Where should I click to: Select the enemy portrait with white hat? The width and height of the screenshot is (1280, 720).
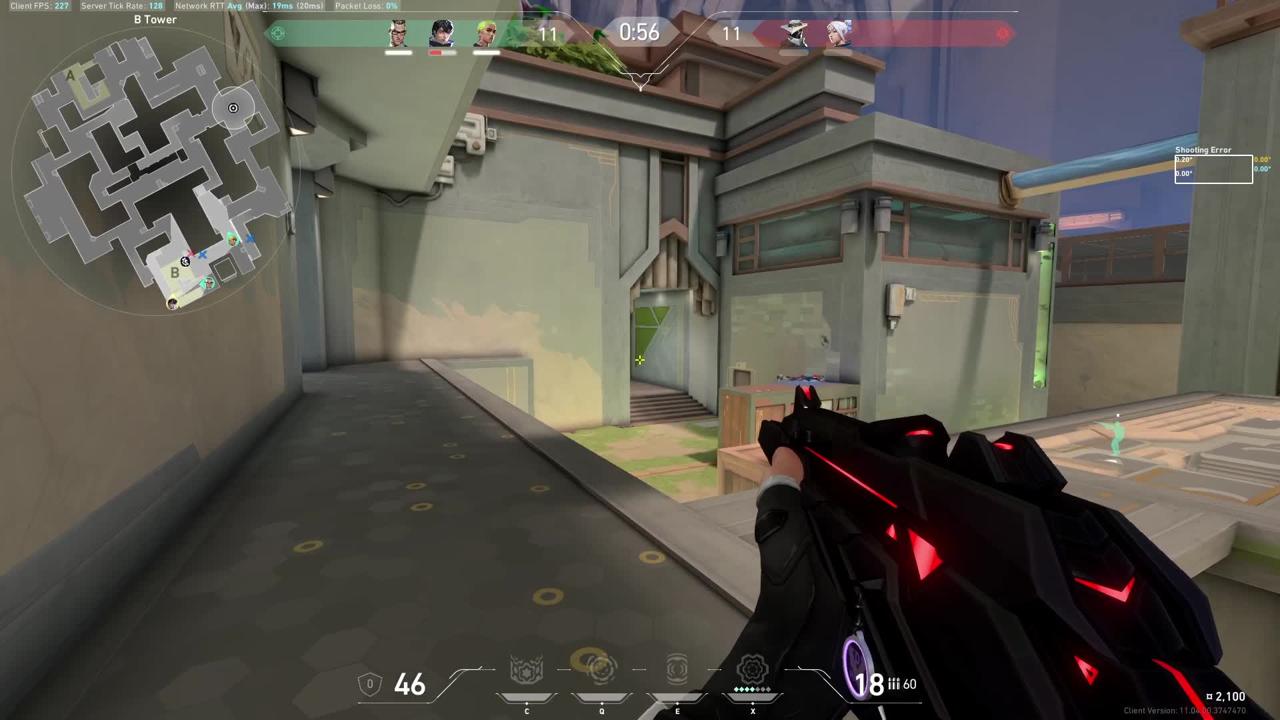(794, 34)
